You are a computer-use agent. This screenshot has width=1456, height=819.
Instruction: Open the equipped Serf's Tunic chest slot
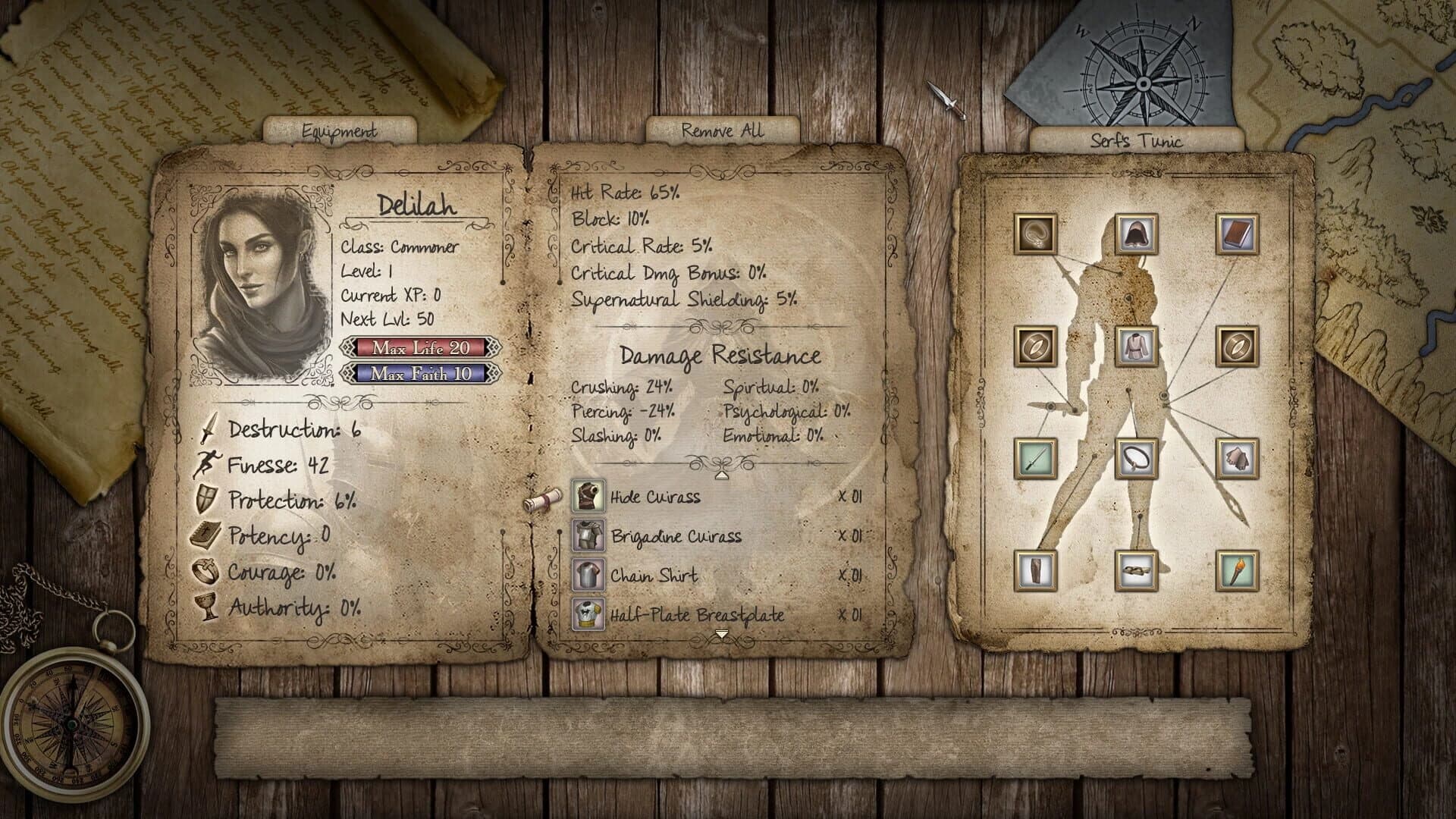point(1135,345)
